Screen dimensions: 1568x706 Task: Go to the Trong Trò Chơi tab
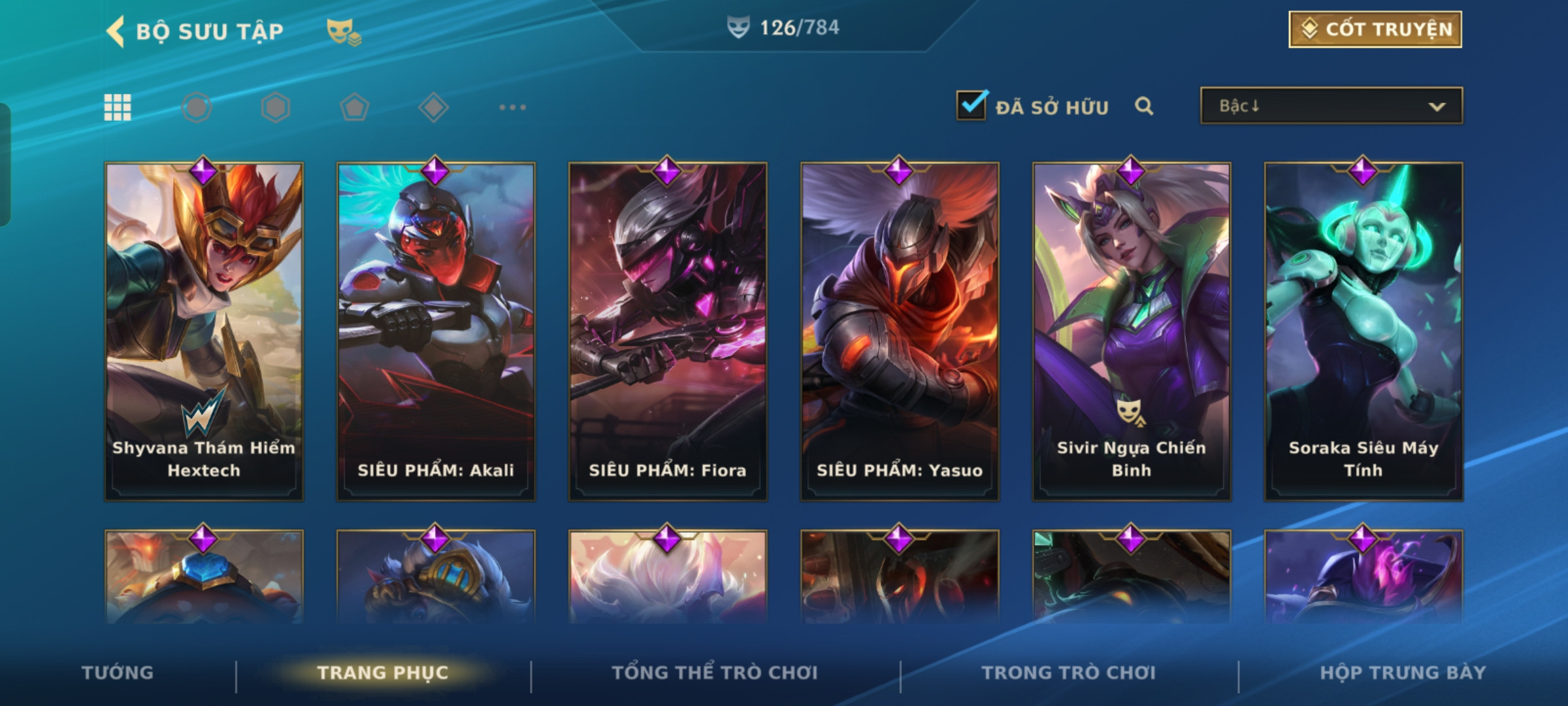point(1069,673)
